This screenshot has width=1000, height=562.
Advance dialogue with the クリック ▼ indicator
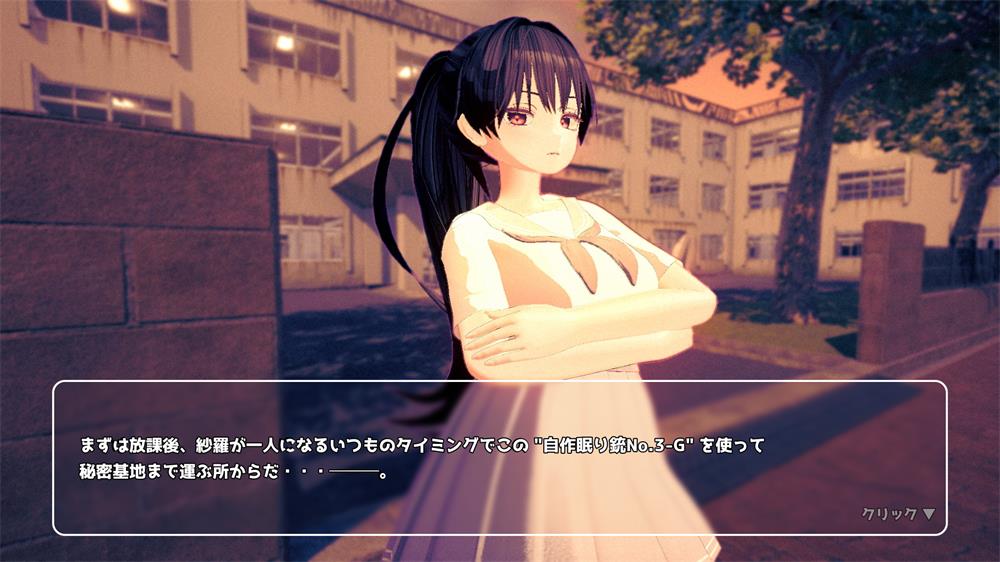(x=898, y=514)
